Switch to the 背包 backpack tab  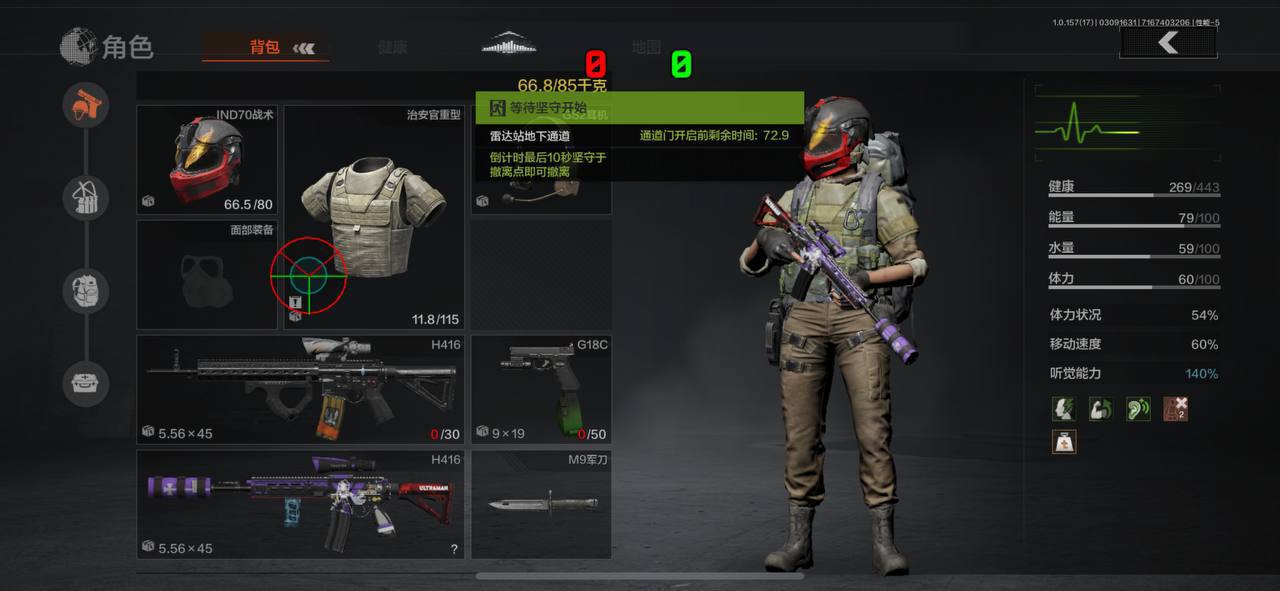click(x=266, y=47)
